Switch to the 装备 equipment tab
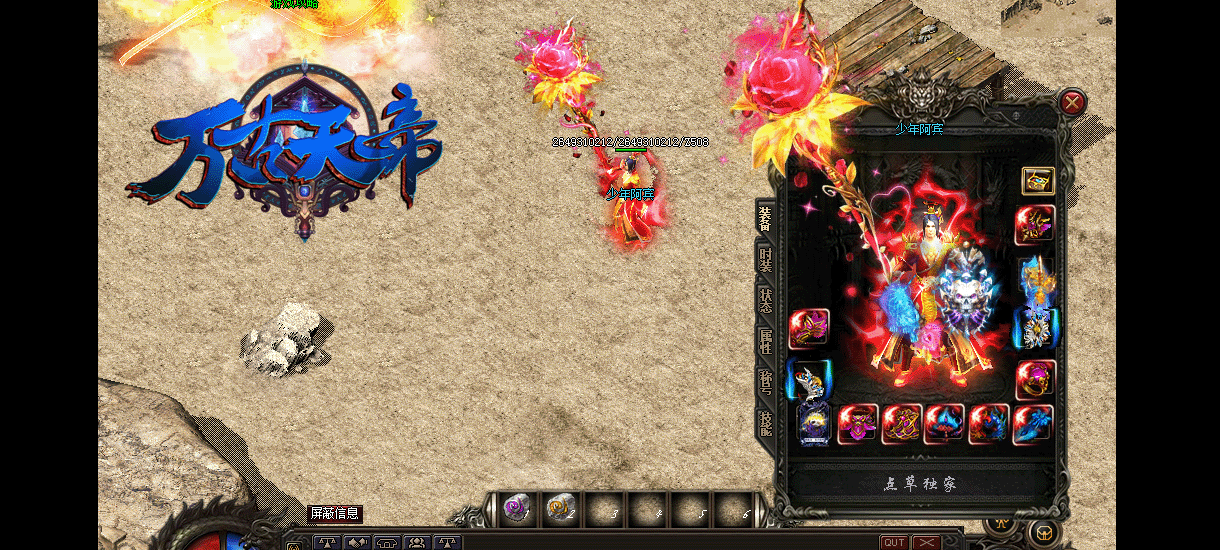 (x=765, y=217)
